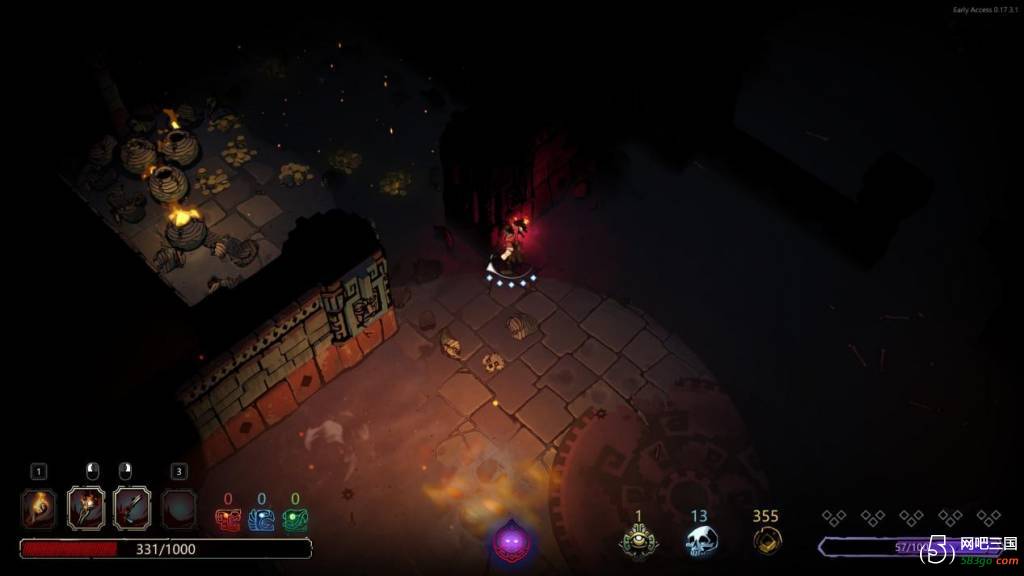Click the blue relic glyph icon

coord(261,520)
